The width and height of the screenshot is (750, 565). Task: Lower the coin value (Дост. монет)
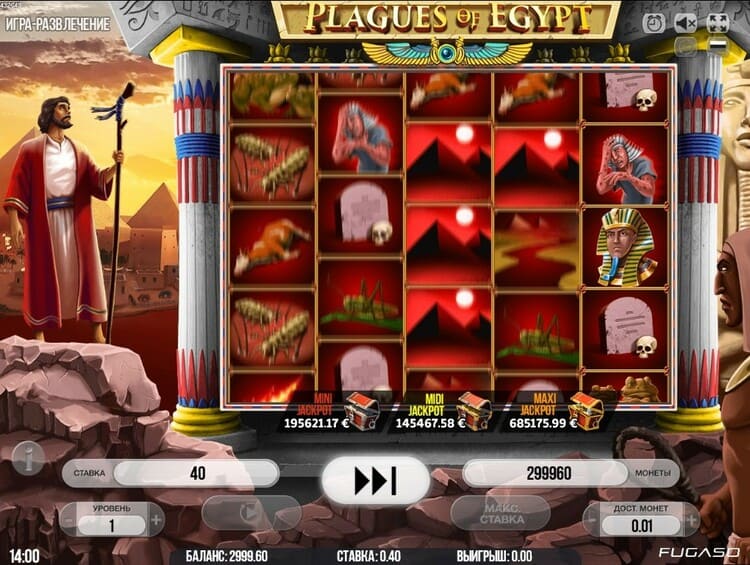point(597,519)
